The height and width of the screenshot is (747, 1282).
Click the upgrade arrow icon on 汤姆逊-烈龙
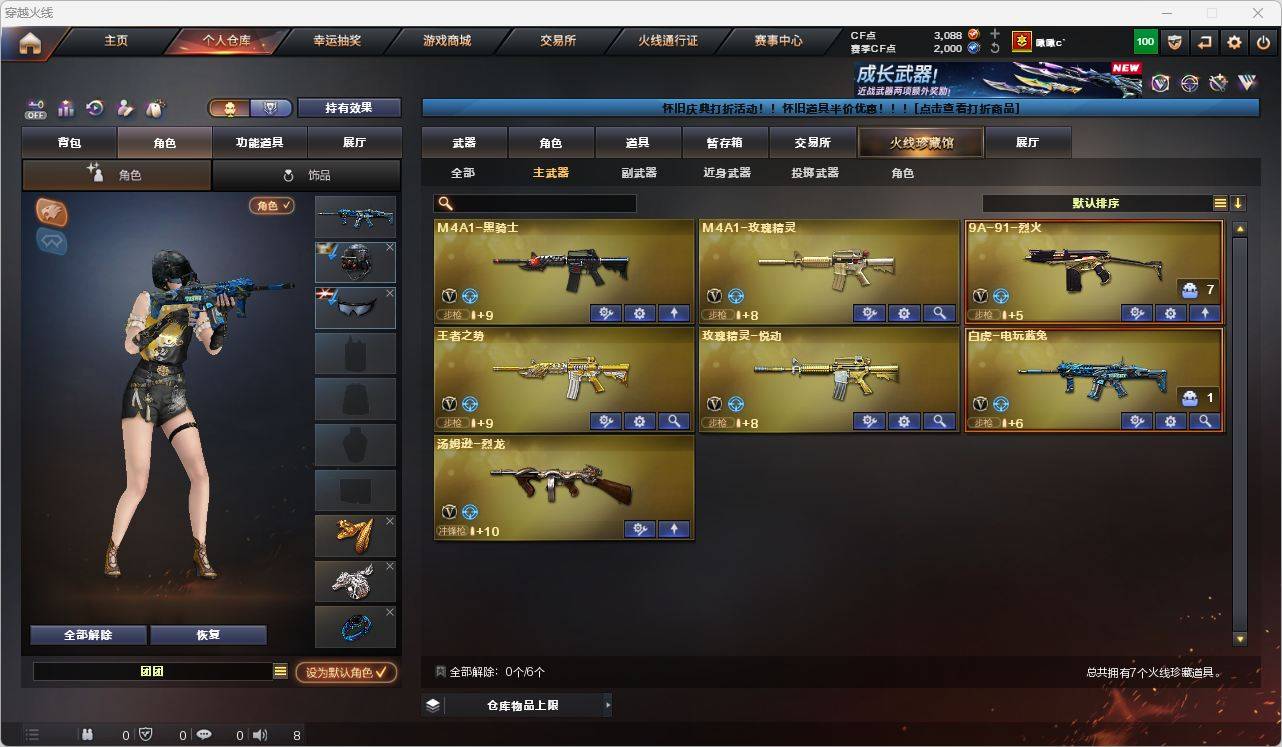tap(674, 530)
